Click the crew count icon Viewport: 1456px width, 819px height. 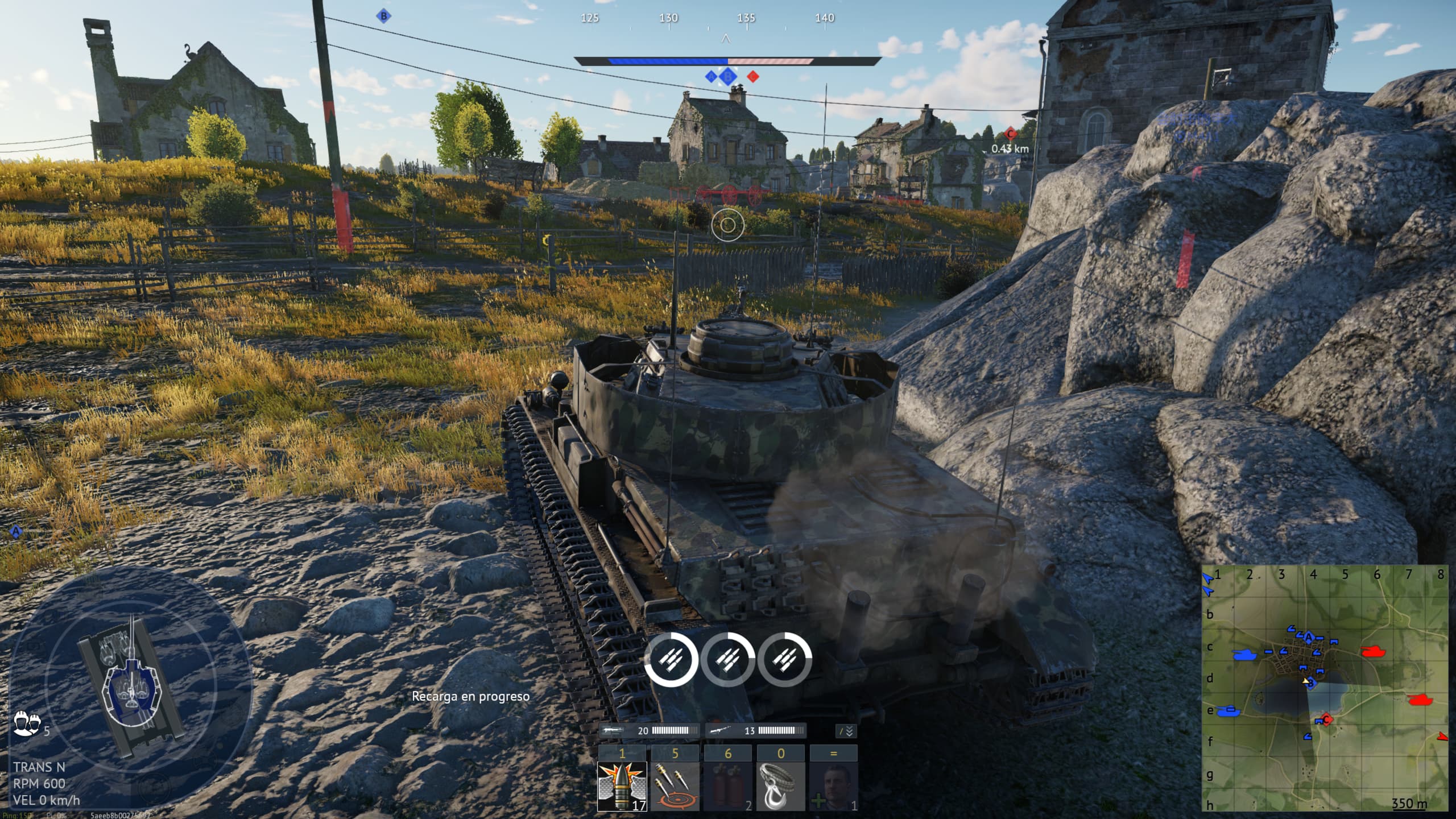click(27, 724)
